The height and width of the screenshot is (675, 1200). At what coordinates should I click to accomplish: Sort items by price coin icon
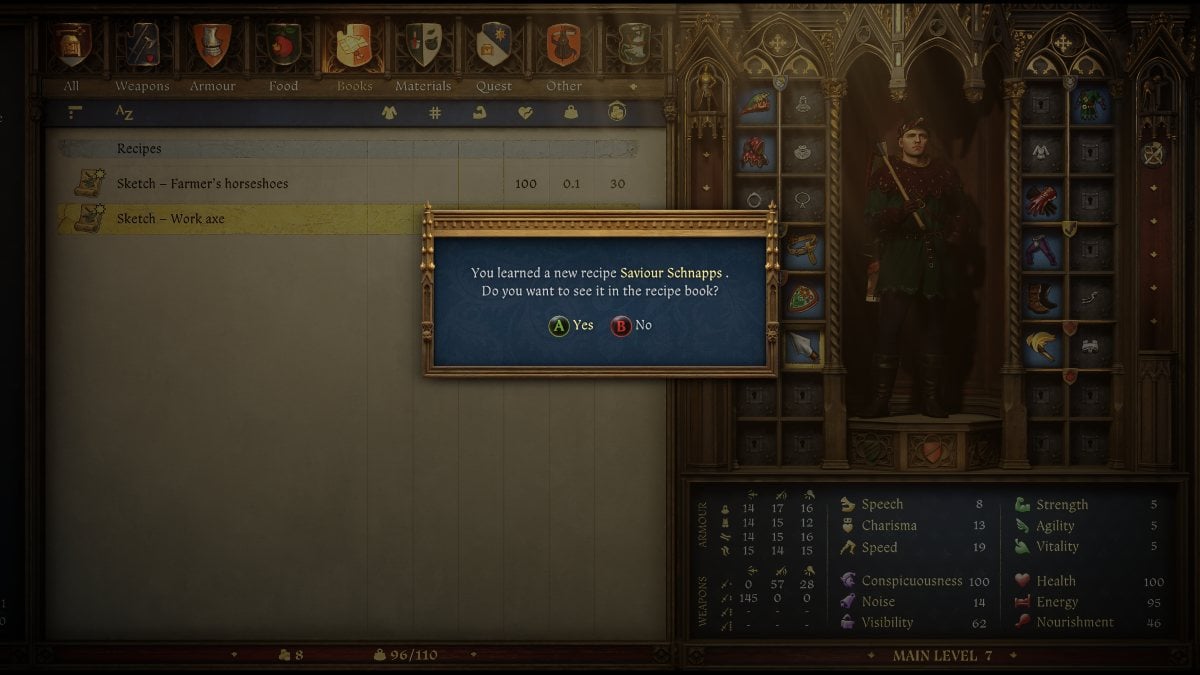617,113
